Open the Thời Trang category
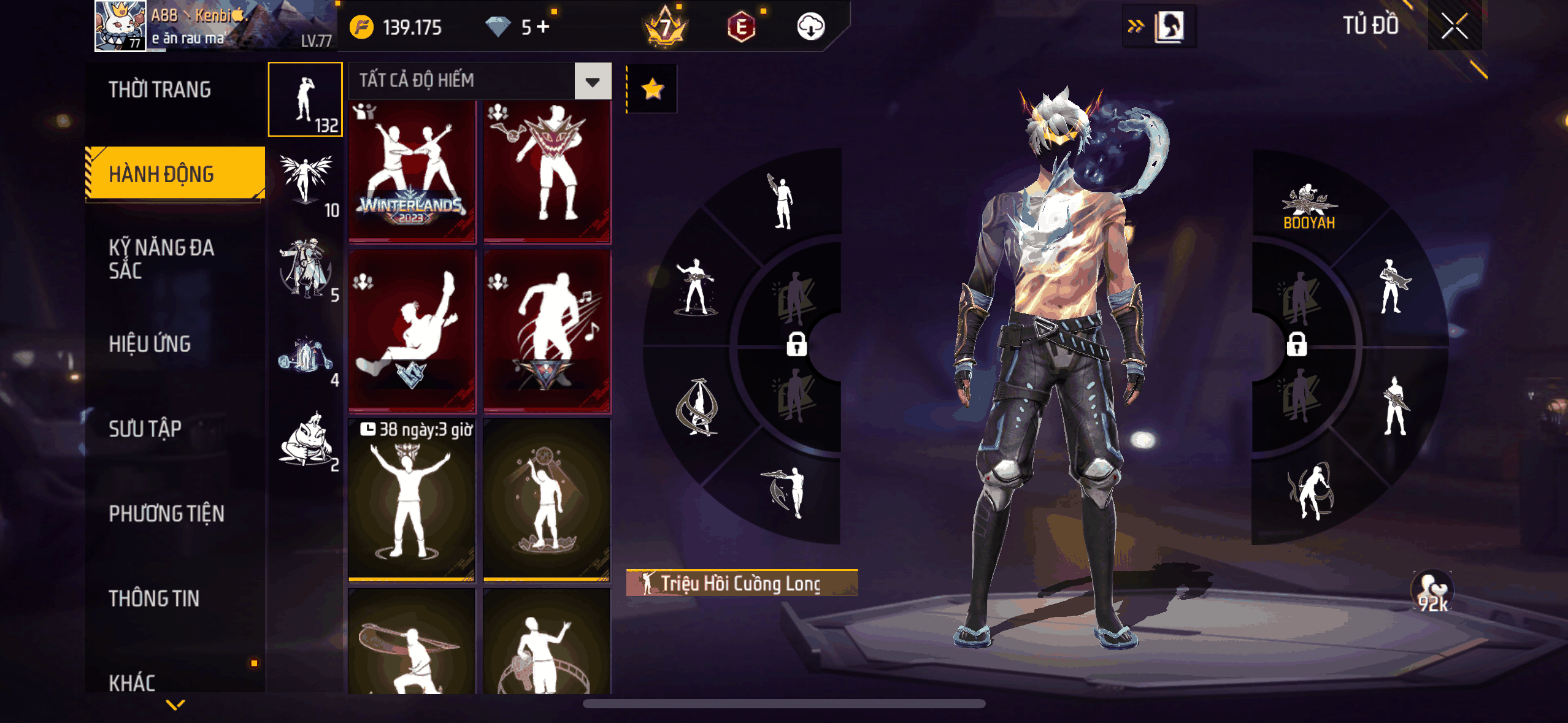Viewport: 1568px width, 723px height. [x=159, y=90]
